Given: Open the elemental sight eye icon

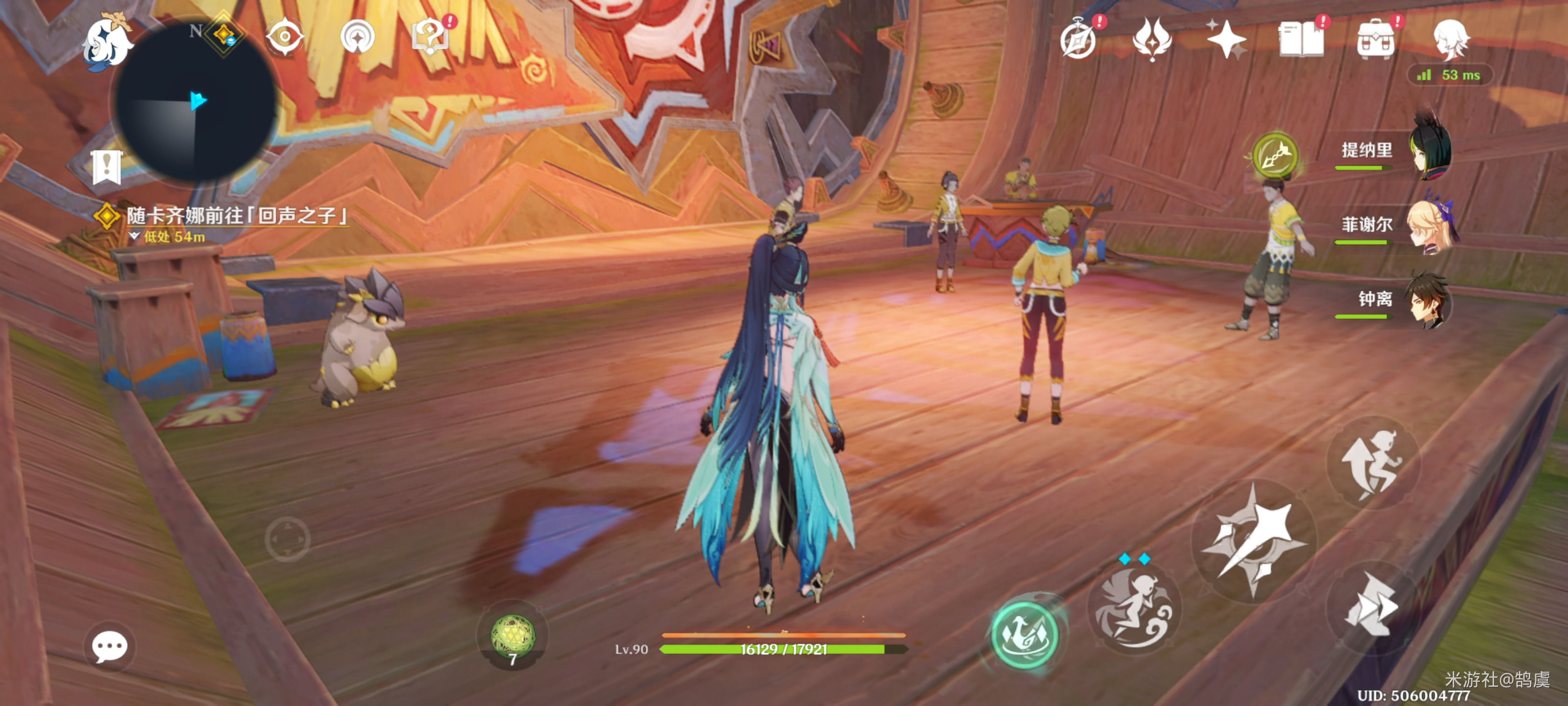Looking at the screenshot, I should [284, 37].
